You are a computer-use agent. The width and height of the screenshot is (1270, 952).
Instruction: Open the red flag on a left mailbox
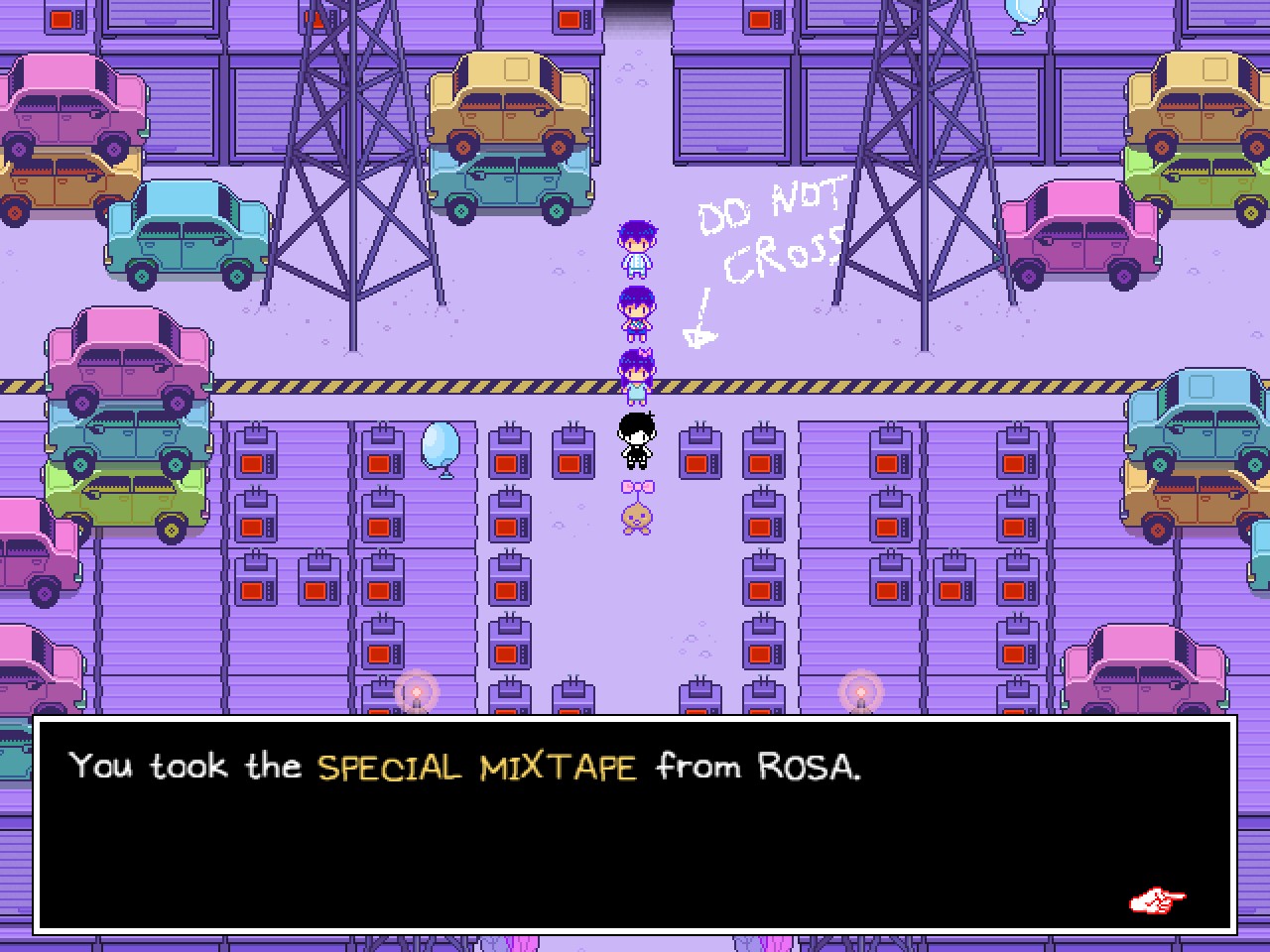(253, 462)
